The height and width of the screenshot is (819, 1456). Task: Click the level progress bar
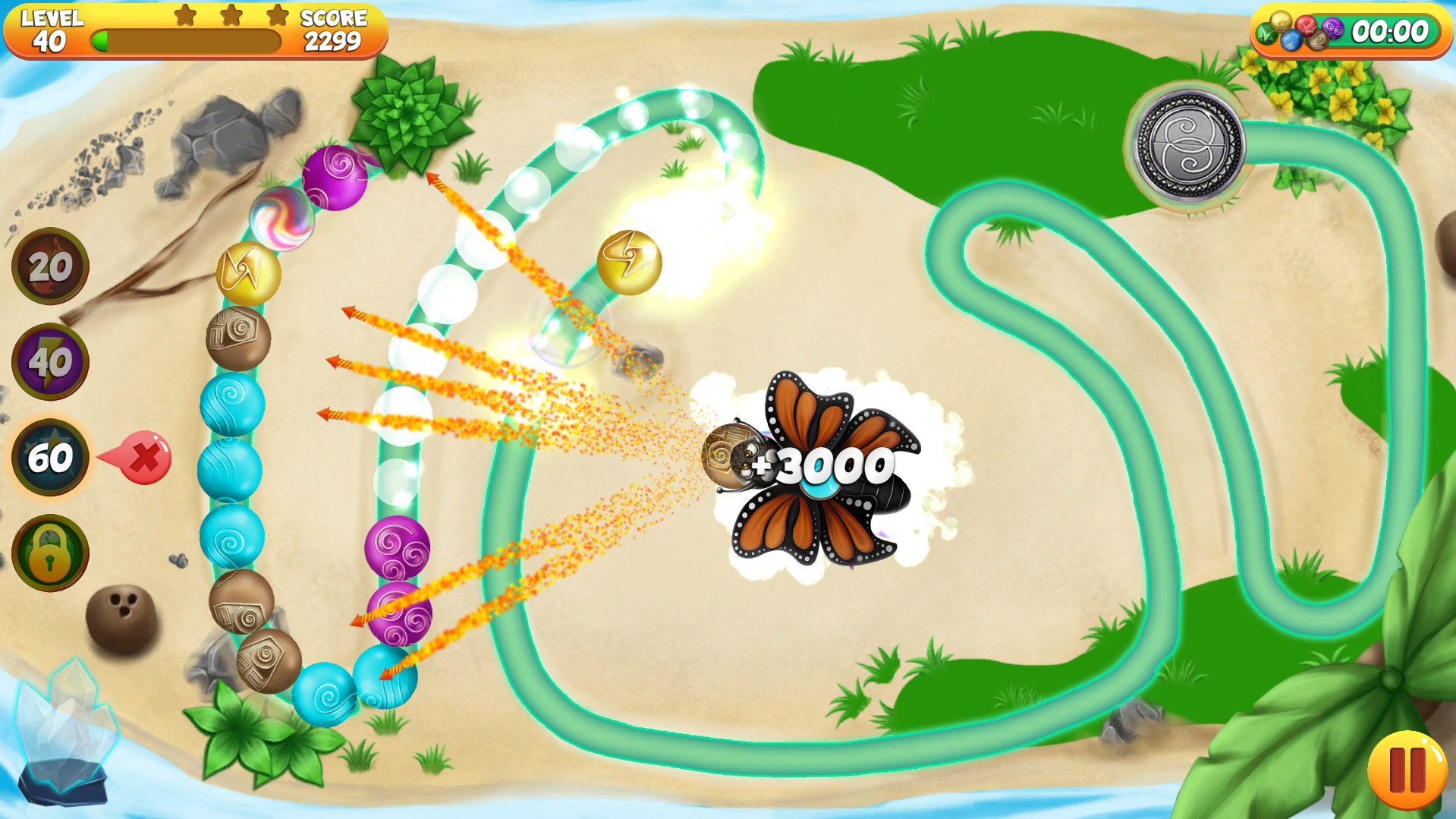[x=186, y=42]
